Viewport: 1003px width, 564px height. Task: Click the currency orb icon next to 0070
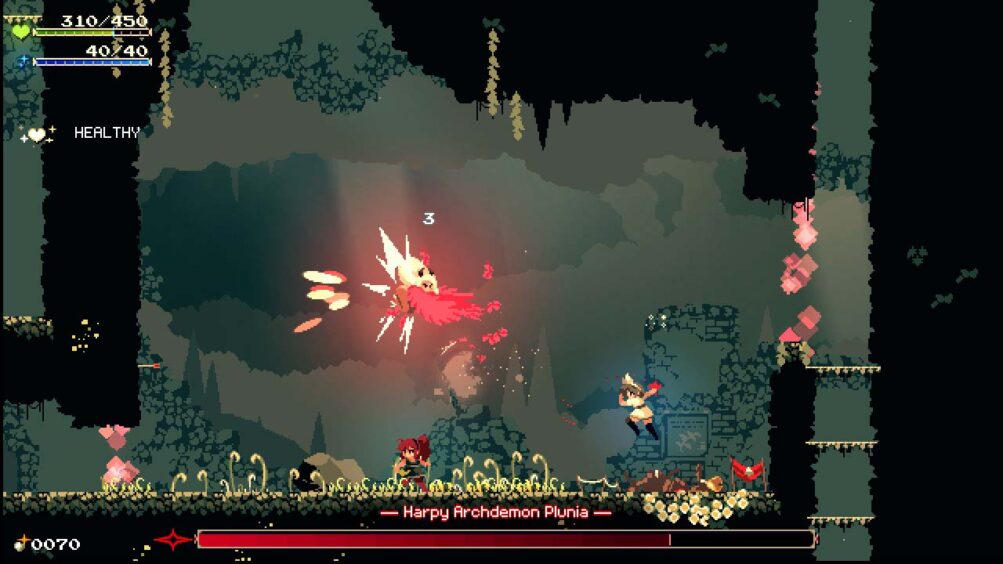(x=21, y=544)
